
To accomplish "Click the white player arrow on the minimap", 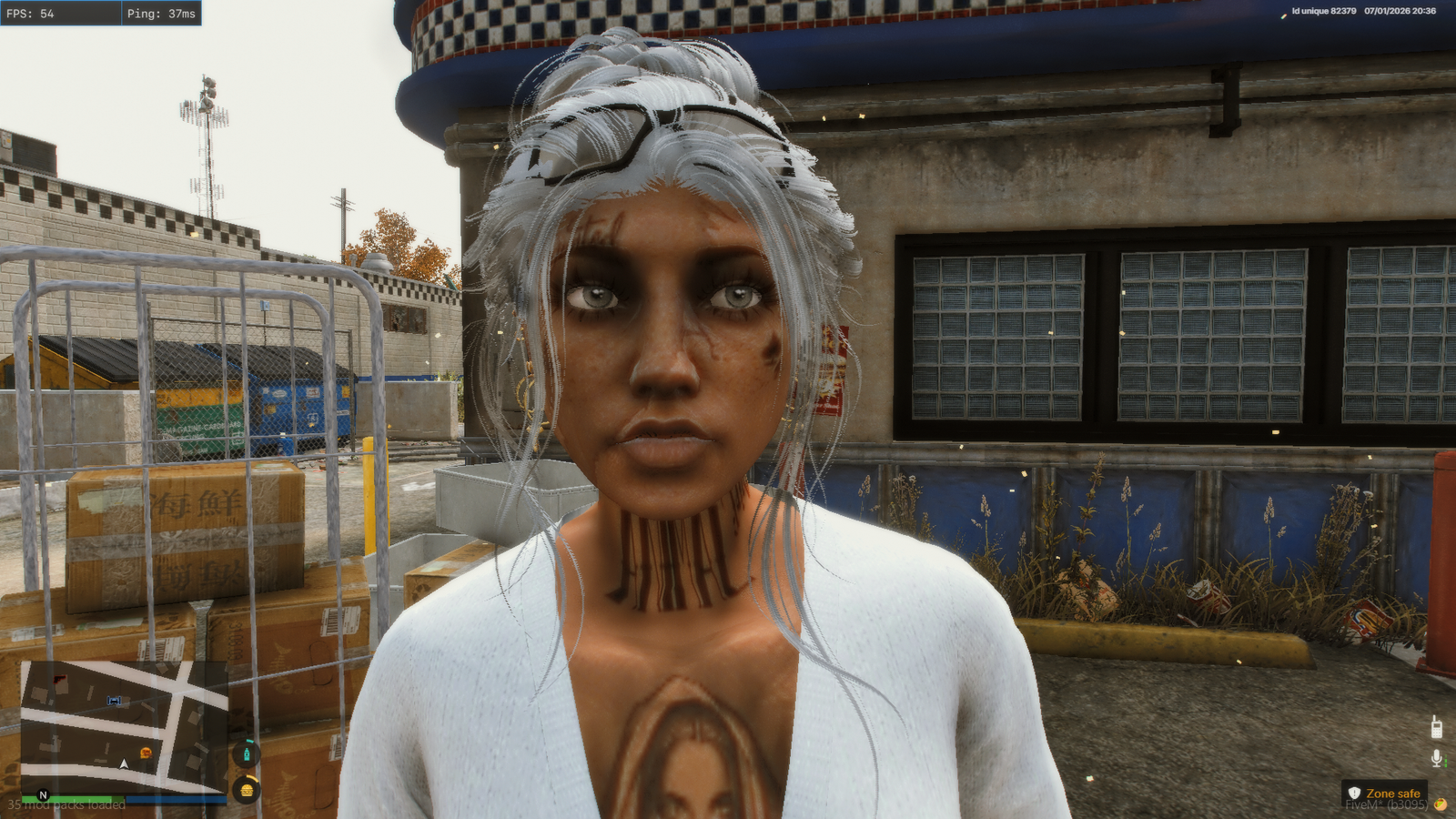I will [124, 764].
